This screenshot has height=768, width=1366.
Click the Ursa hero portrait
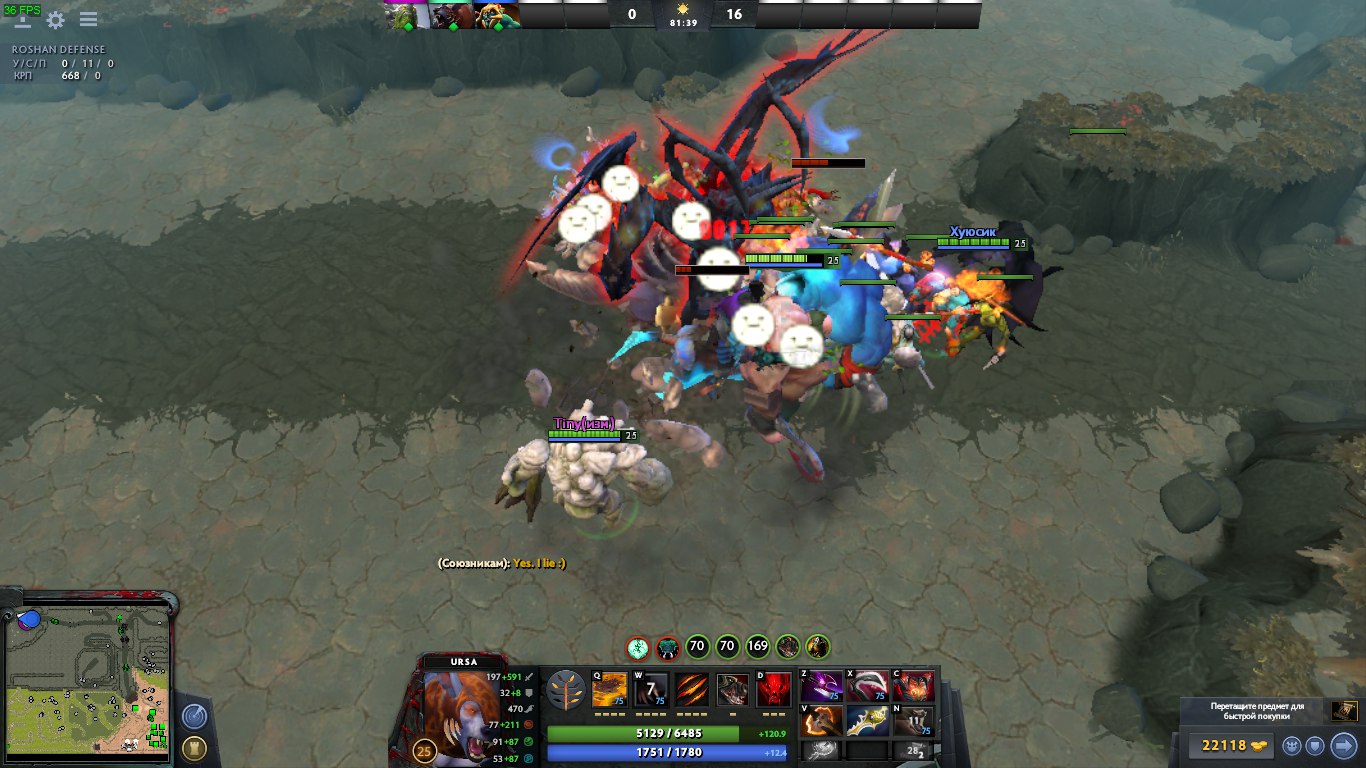coord(455,704)
